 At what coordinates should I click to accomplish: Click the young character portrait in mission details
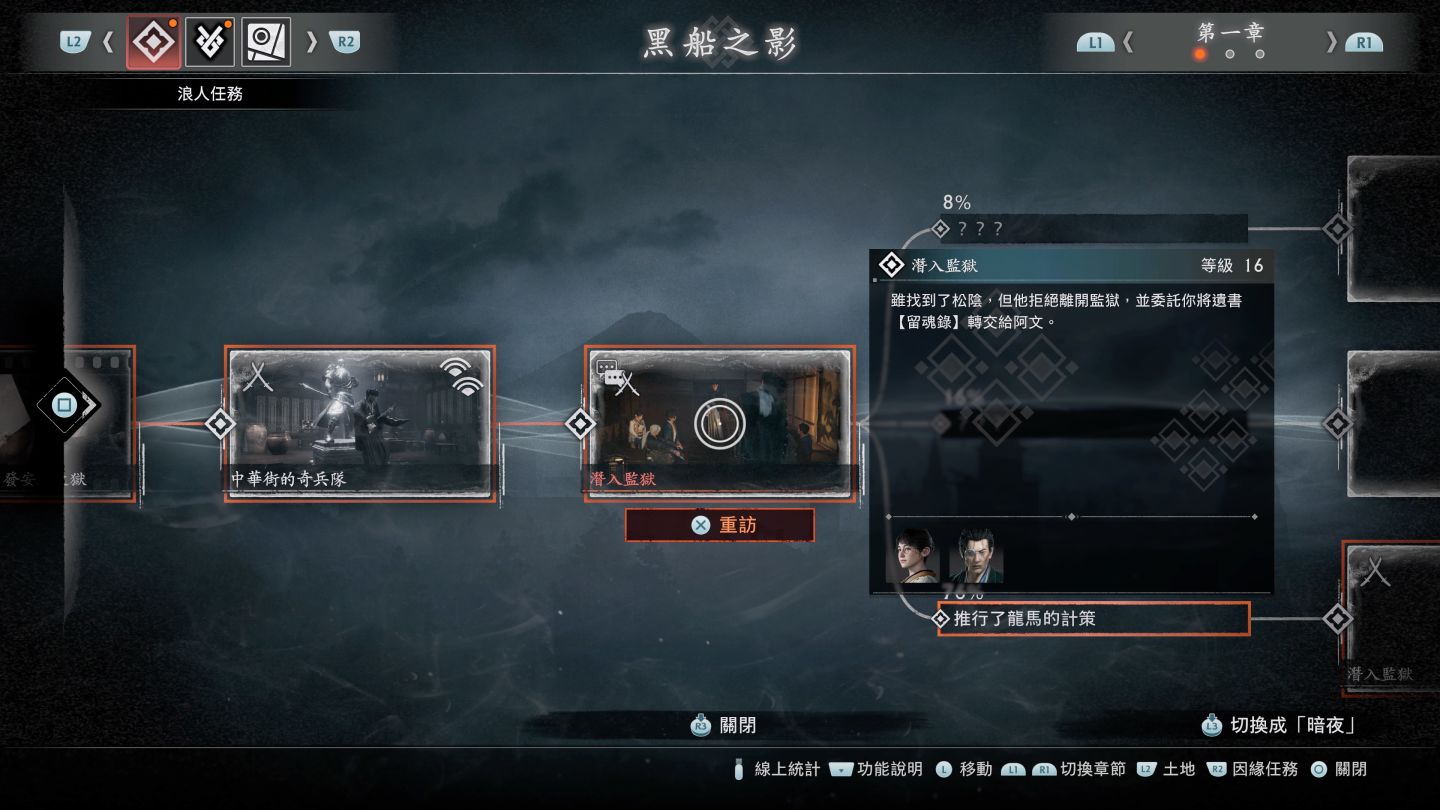pyautogui.click(x=912, y=555)
